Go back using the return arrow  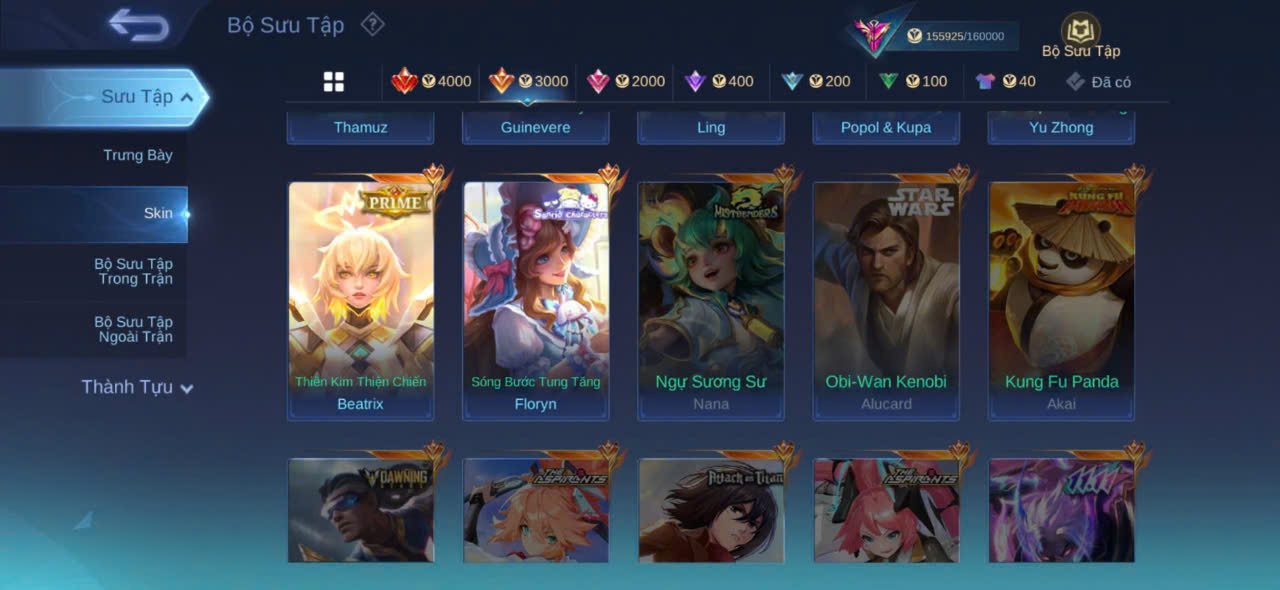139,25
